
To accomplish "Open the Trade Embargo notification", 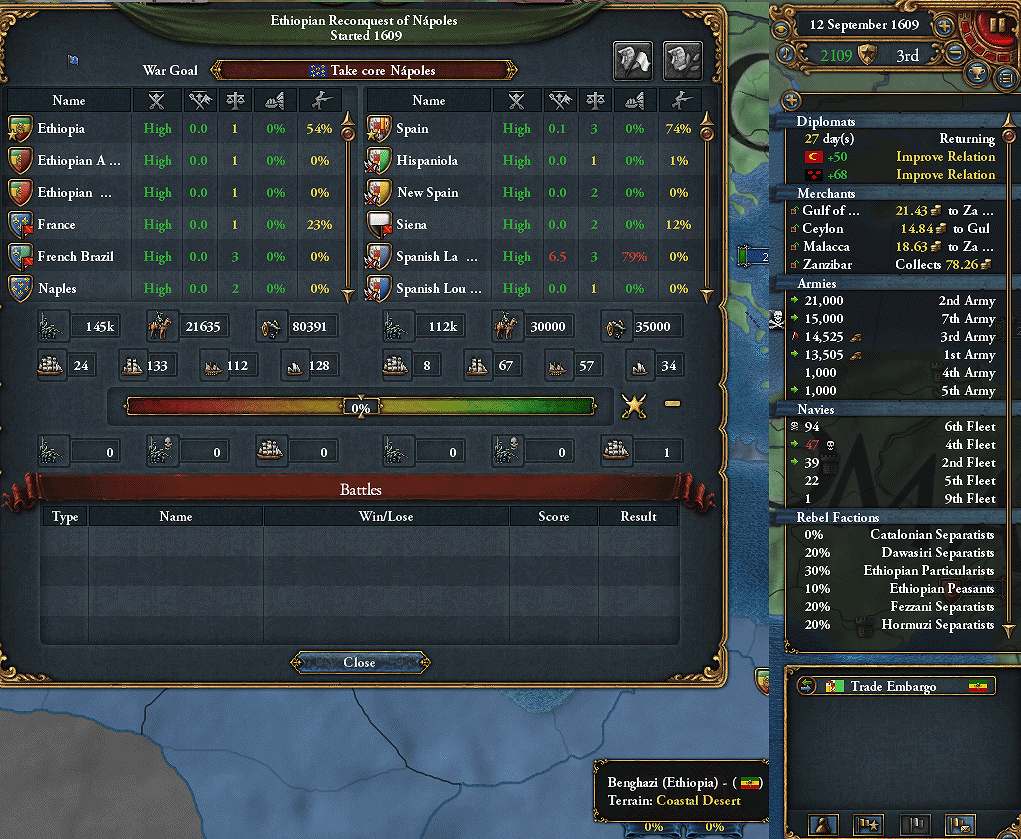I will pyautogui.click(x=893, y=687).
